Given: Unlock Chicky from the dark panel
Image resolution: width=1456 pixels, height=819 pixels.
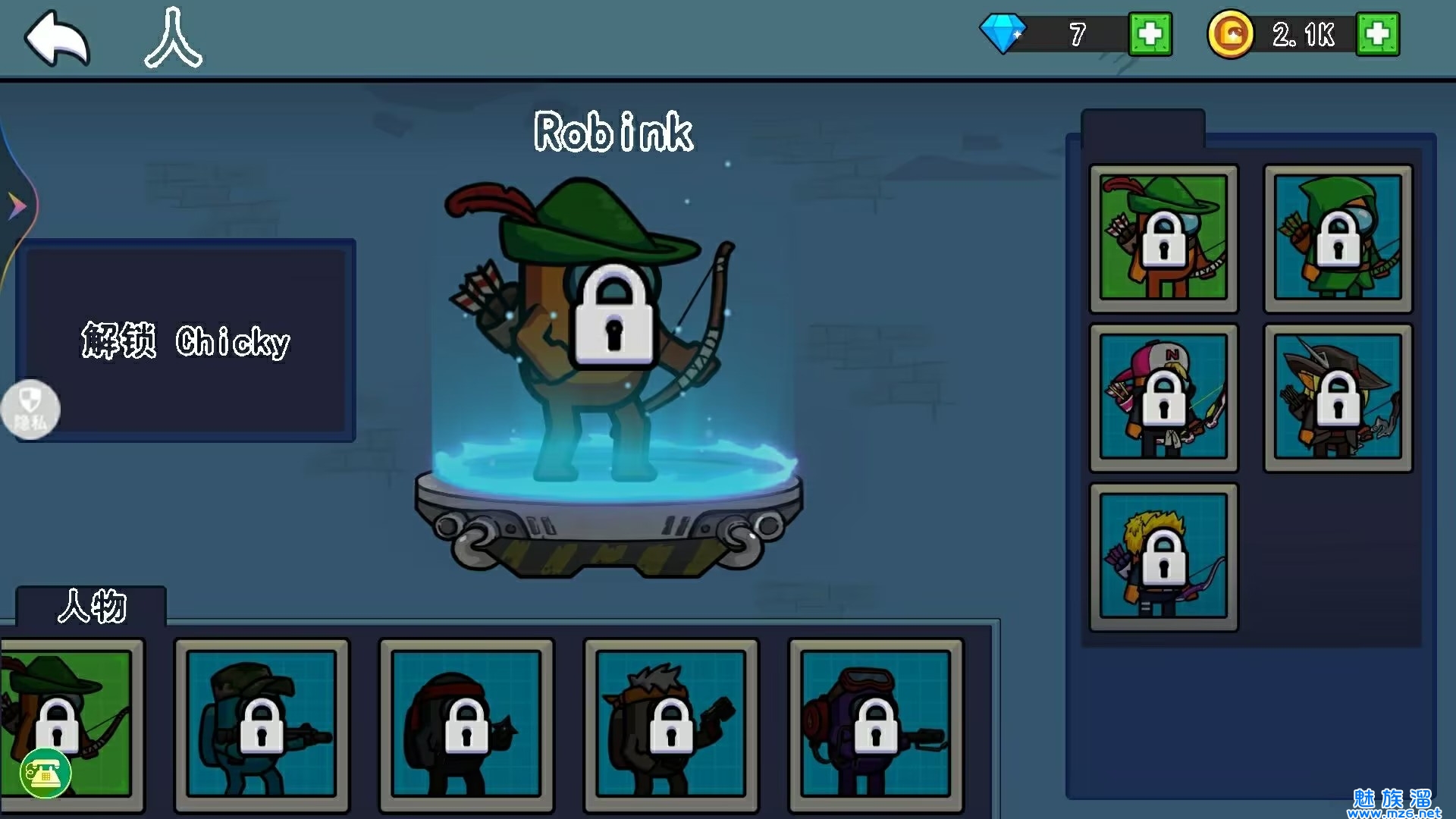Looking at the screenshot, I should (186, 341).
